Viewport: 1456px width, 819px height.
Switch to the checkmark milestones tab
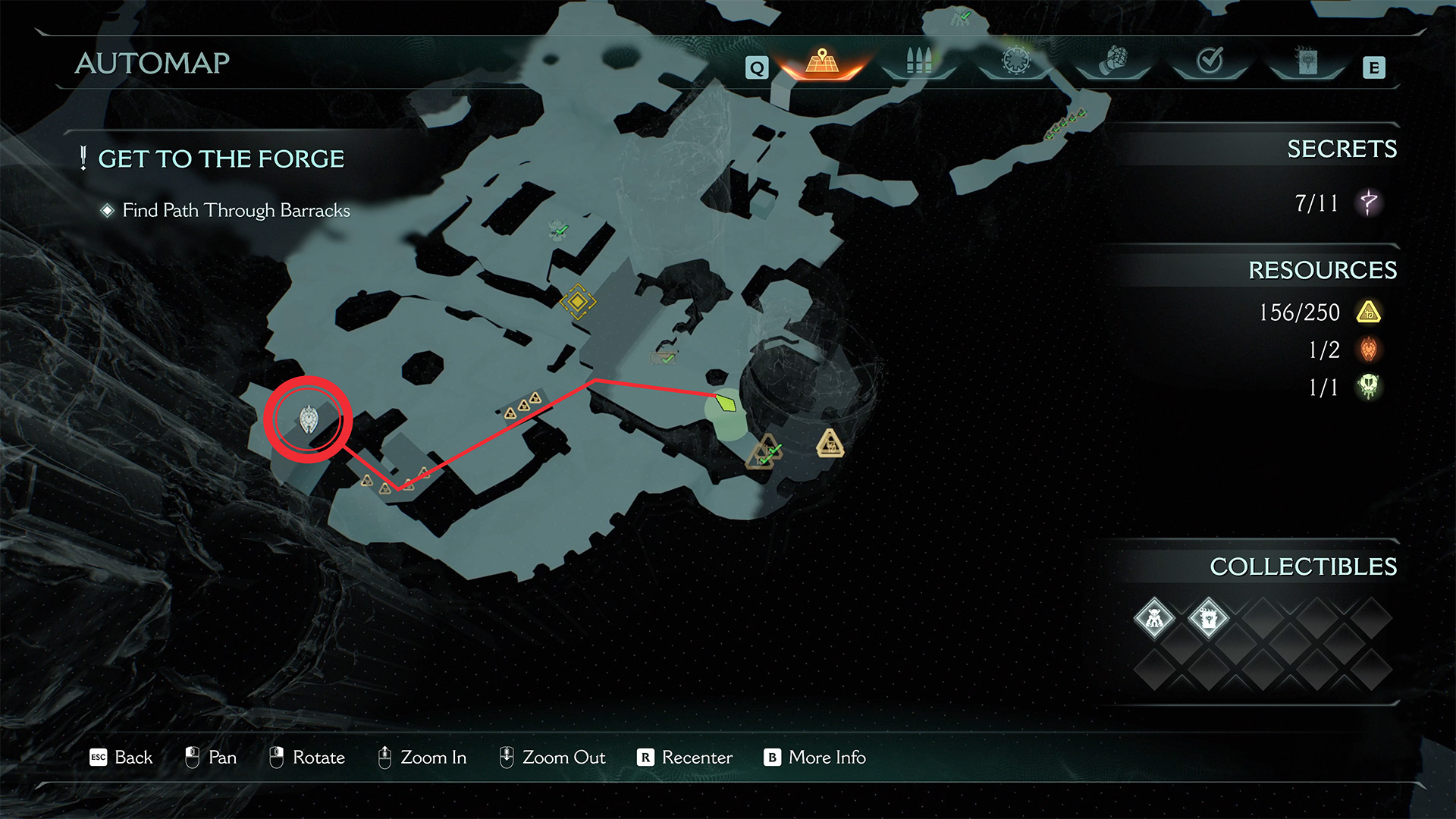click(1210, 61)
